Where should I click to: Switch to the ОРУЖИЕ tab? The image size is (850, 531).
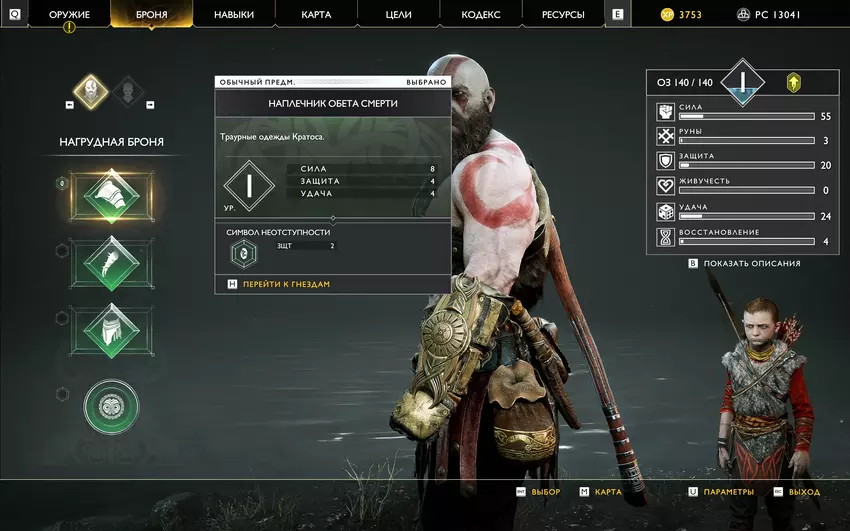(x=69, y=15)
